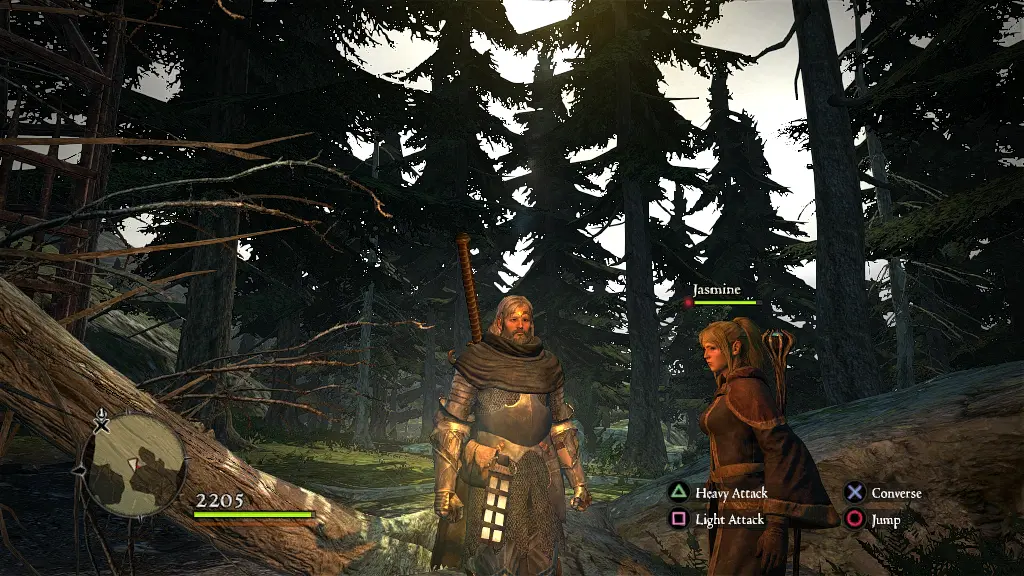
Task: Open the circular minimap
Action: [134, 465]
